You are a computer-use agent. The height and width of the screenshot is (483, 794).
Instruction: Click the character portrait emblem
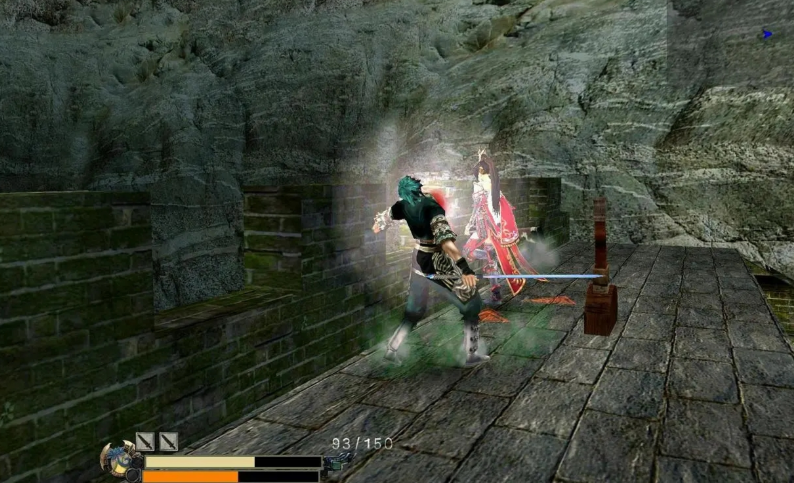point(119,458)
